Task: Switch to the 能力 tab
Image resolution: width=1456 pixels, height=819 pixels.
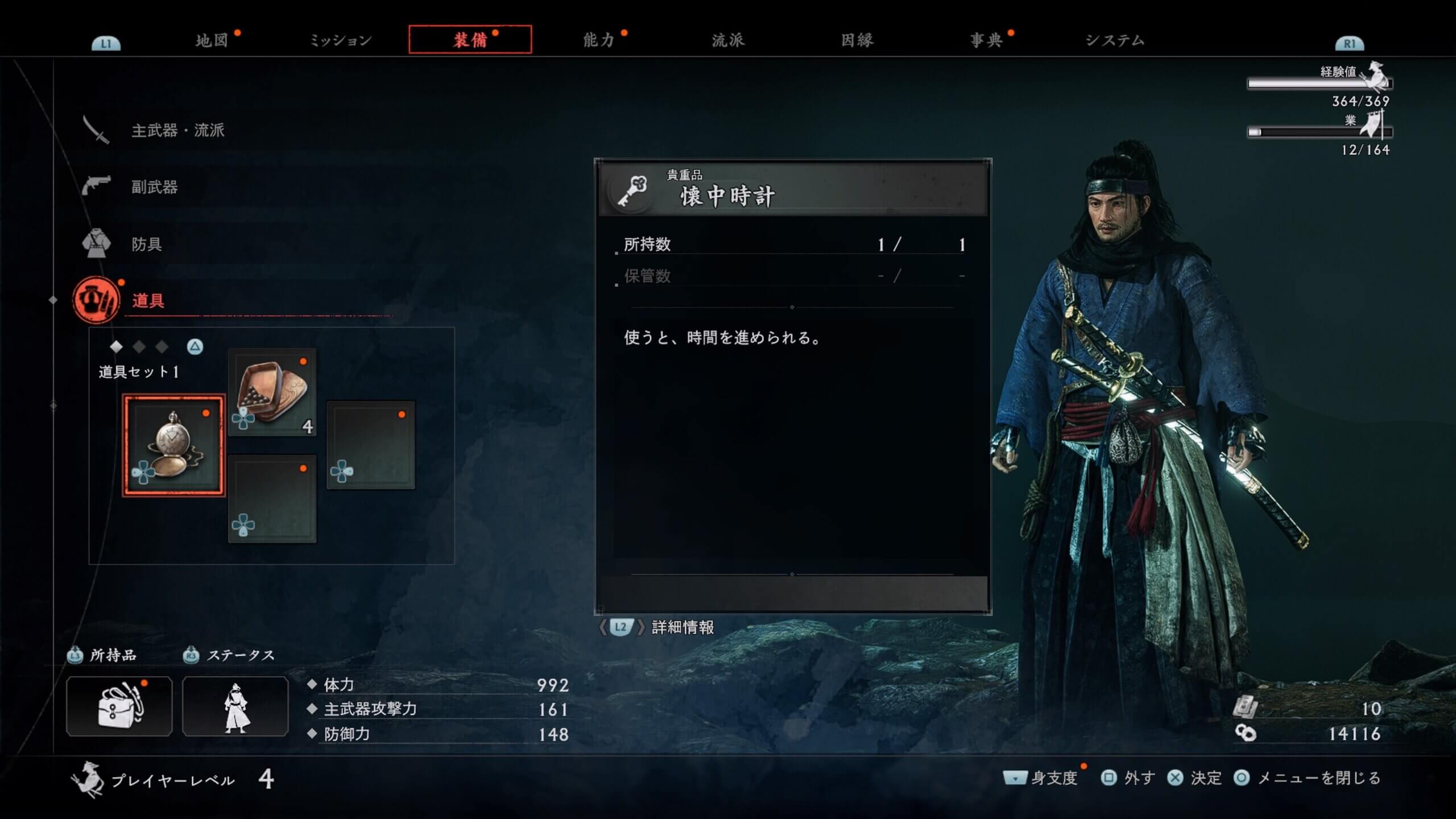Action: tap(598, 40)
